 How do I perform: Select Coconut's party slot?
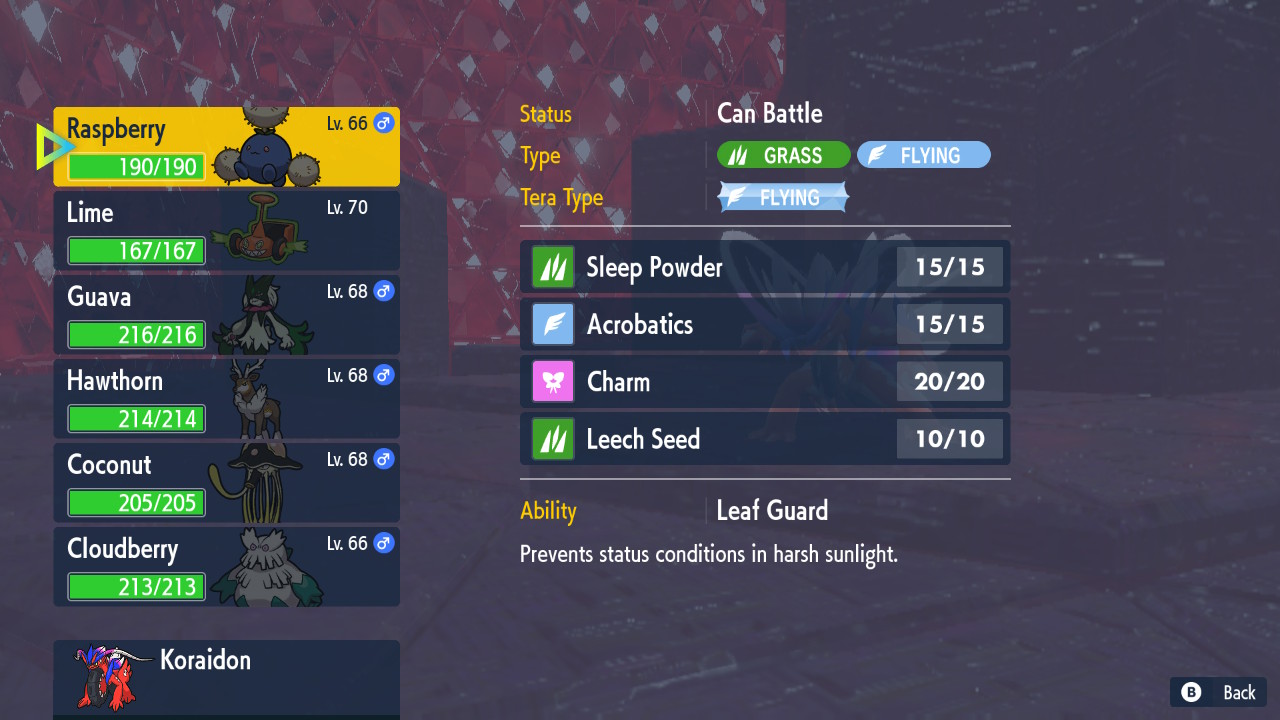[x=226, y=483]
